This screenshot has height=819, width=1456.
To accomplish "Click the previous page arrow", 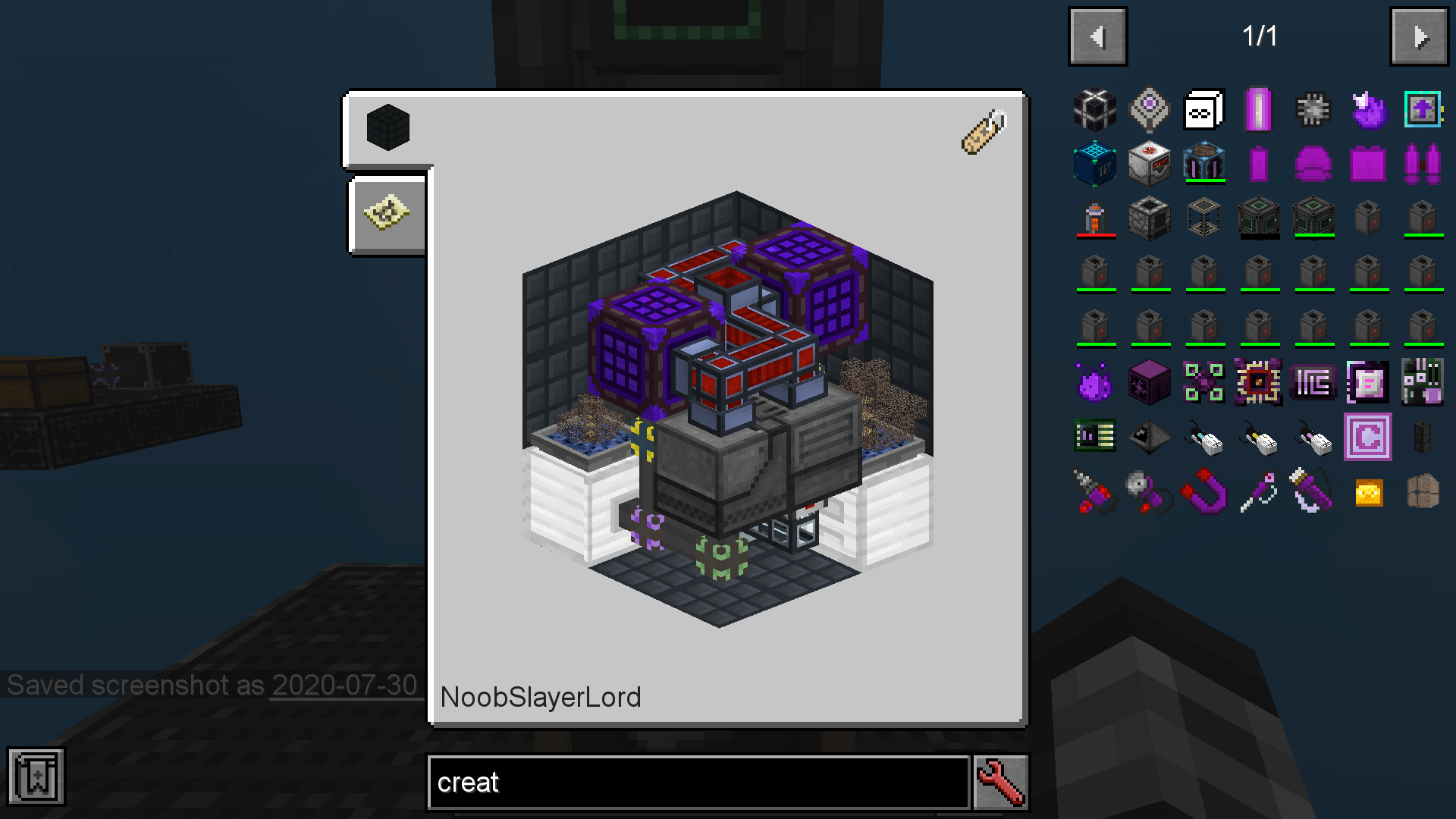I will 1097,35.
